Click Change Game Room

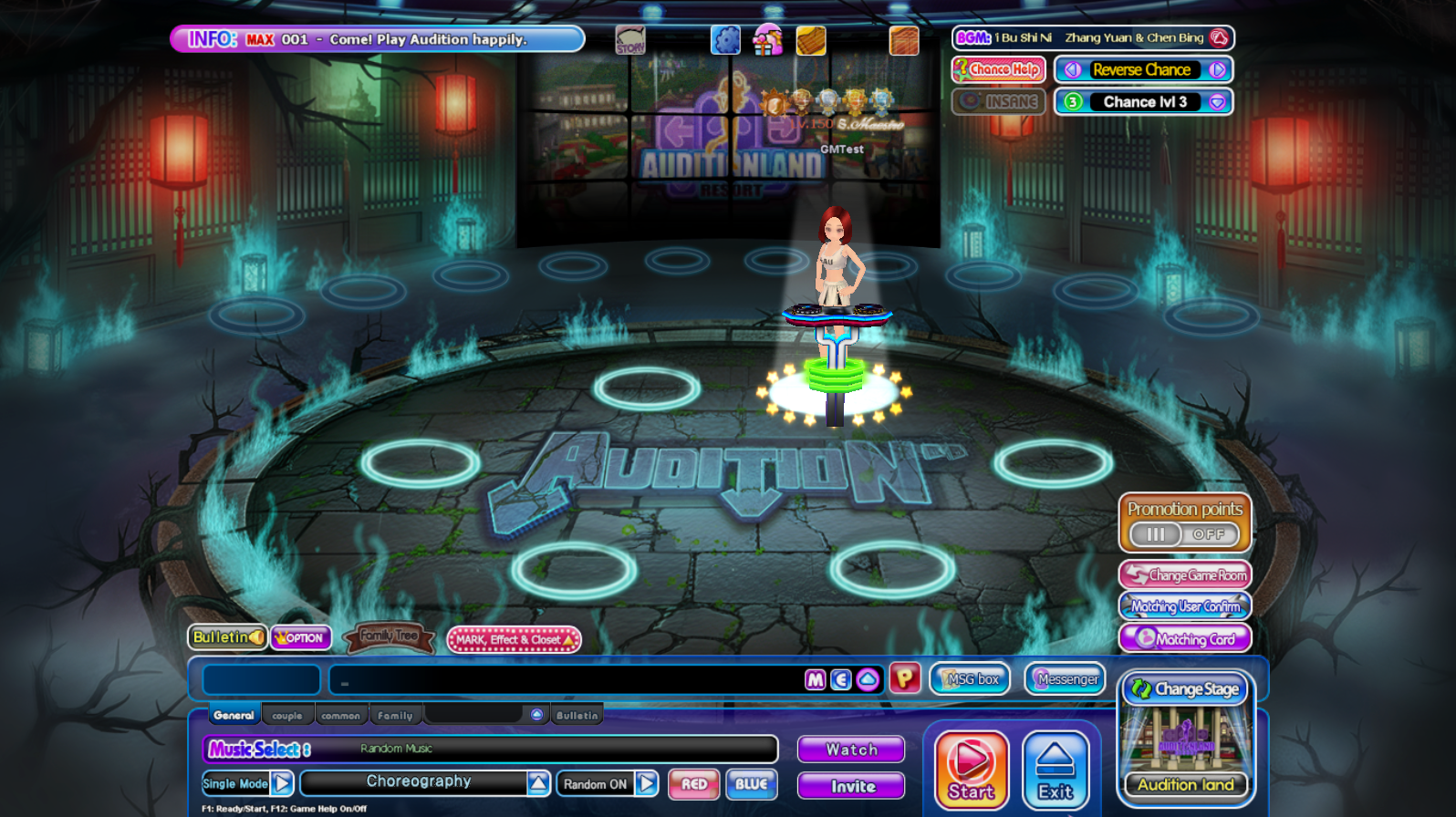(1185, 575)
